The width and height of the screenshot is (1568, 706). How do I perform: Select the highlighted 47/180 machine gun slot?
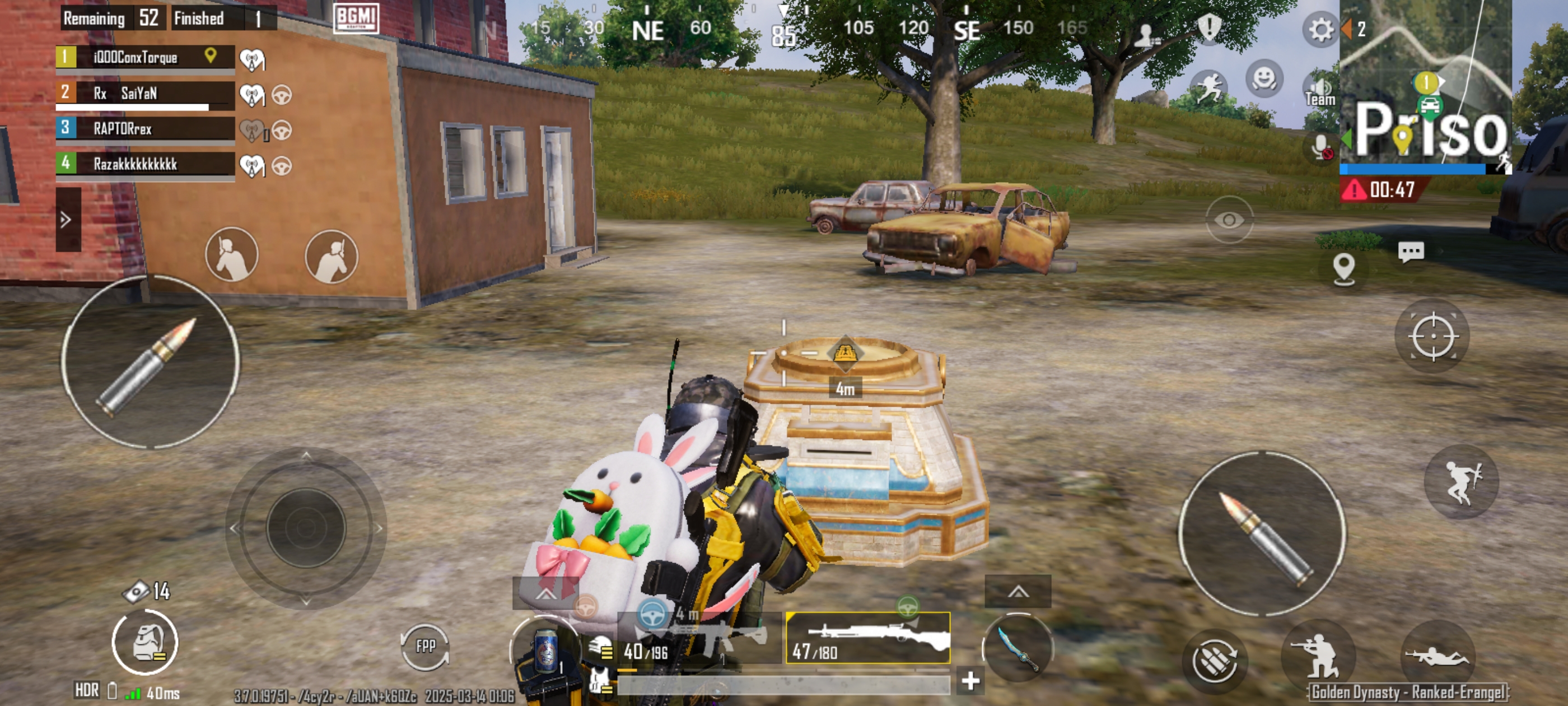(x=868, y=638)
